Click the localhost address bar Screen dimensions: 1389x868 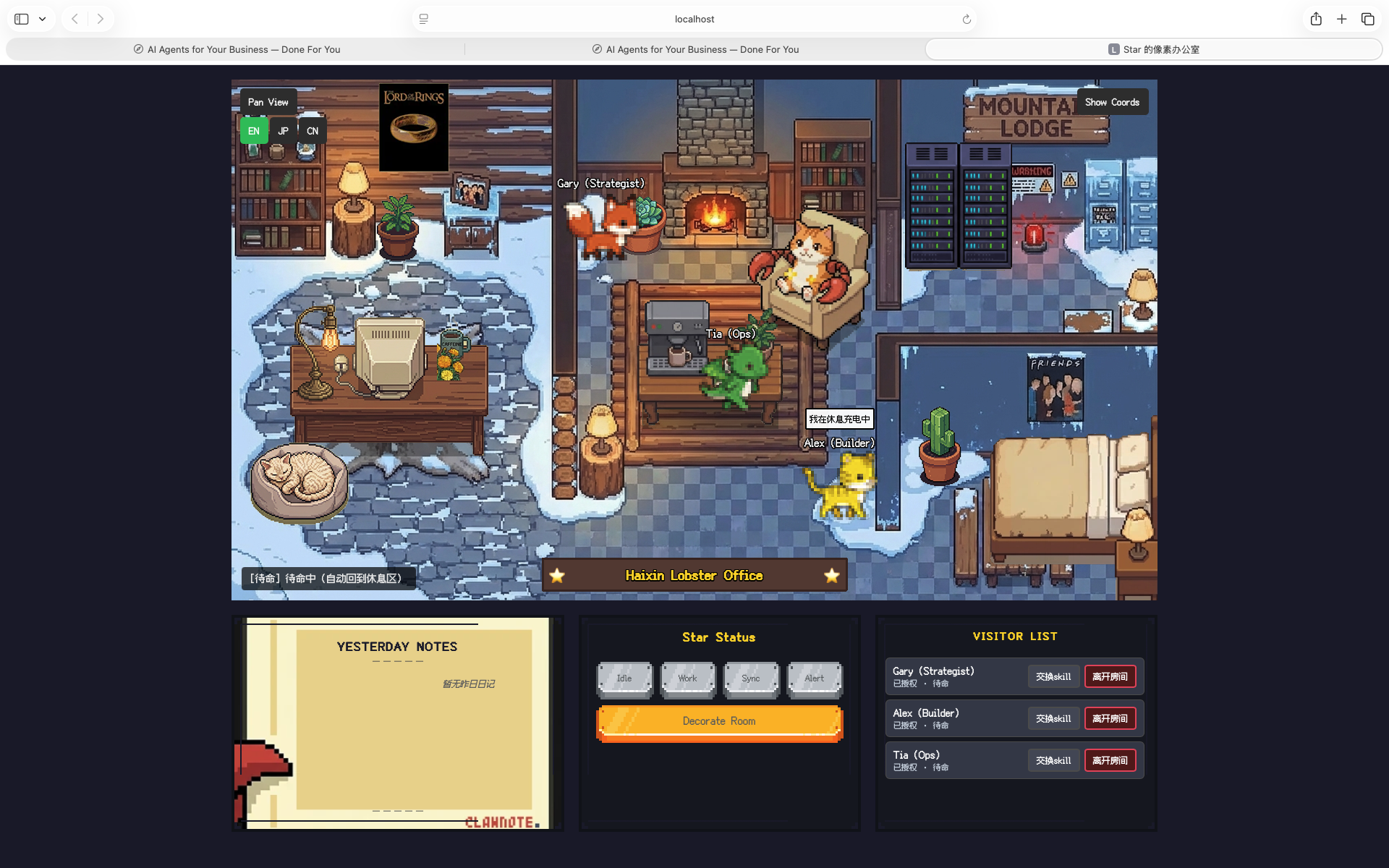(694, 19)
